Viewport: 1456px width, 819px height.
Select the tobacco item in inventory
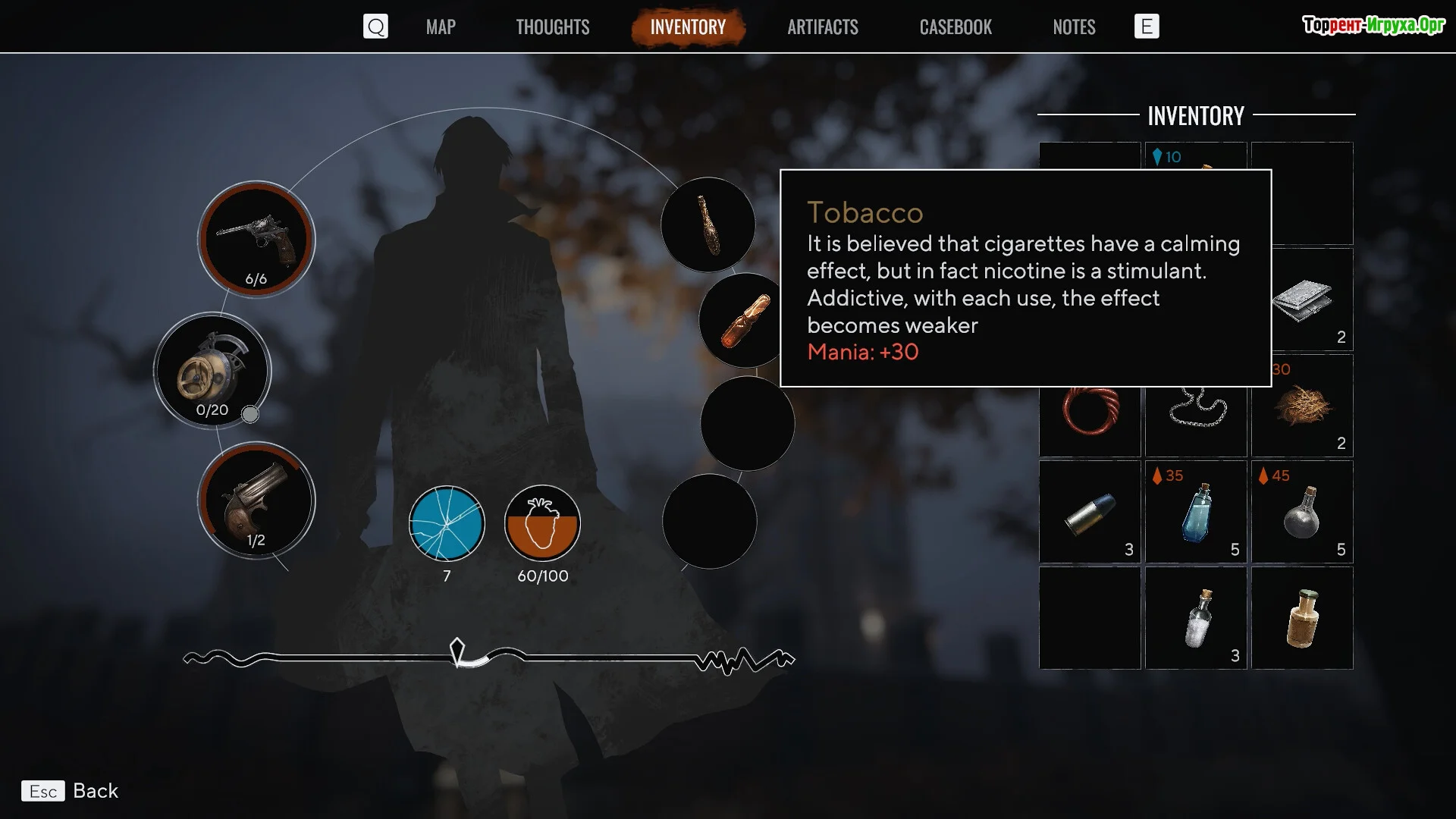click(1302, 406)
